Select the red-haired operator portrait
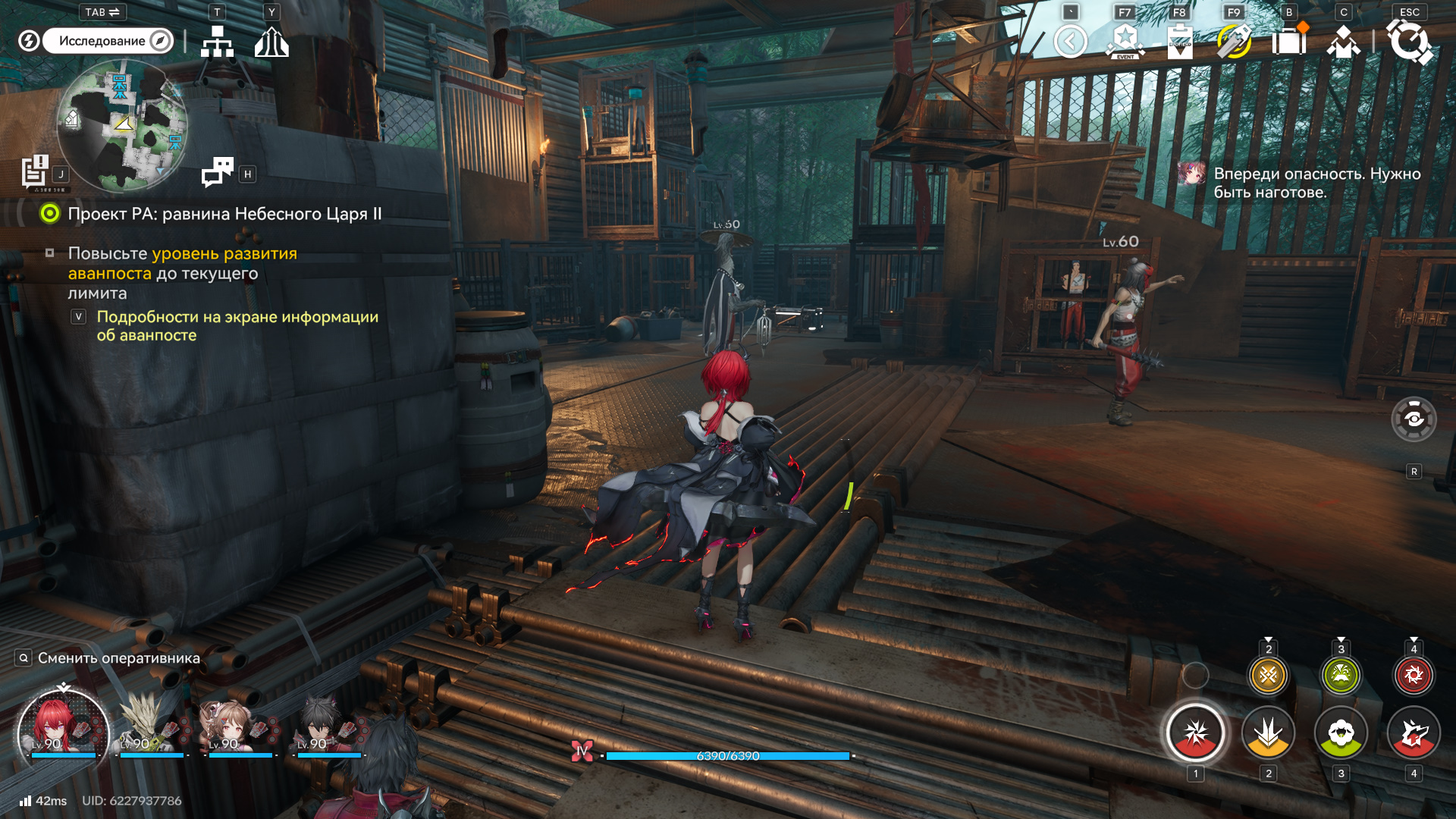Image resolution: width=1456 pixels, height=819 pixels. coord(62,728)
